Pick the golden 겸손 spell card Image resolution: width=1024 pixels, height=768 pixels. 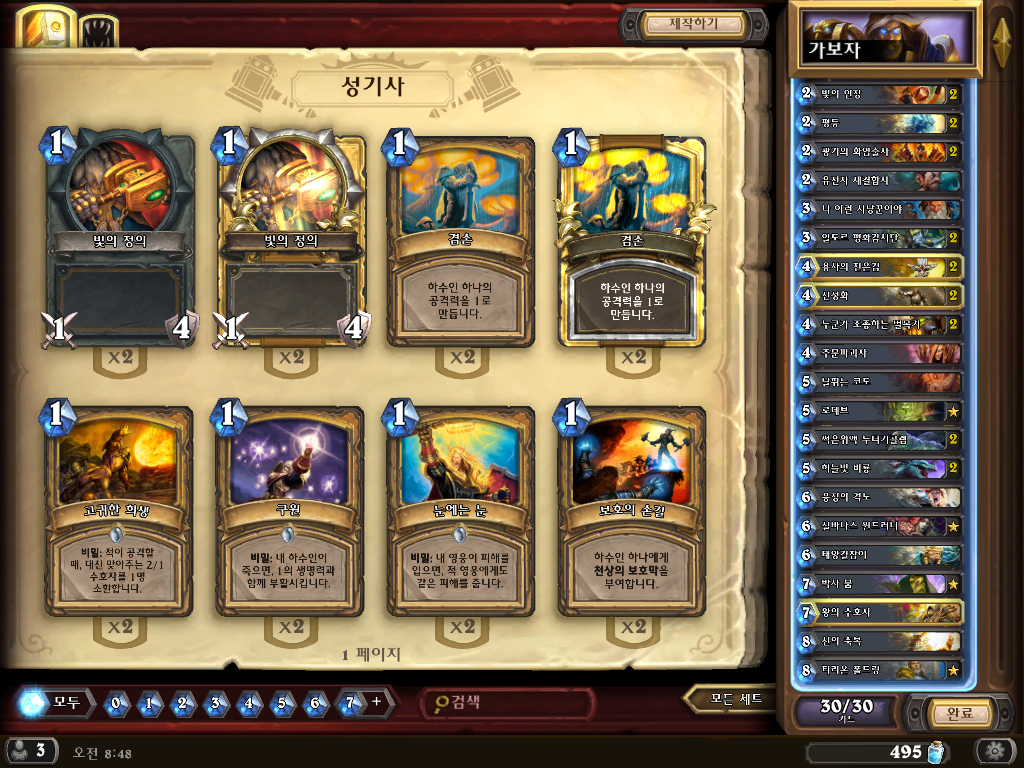pyautogui.click(x=632, y=240)
